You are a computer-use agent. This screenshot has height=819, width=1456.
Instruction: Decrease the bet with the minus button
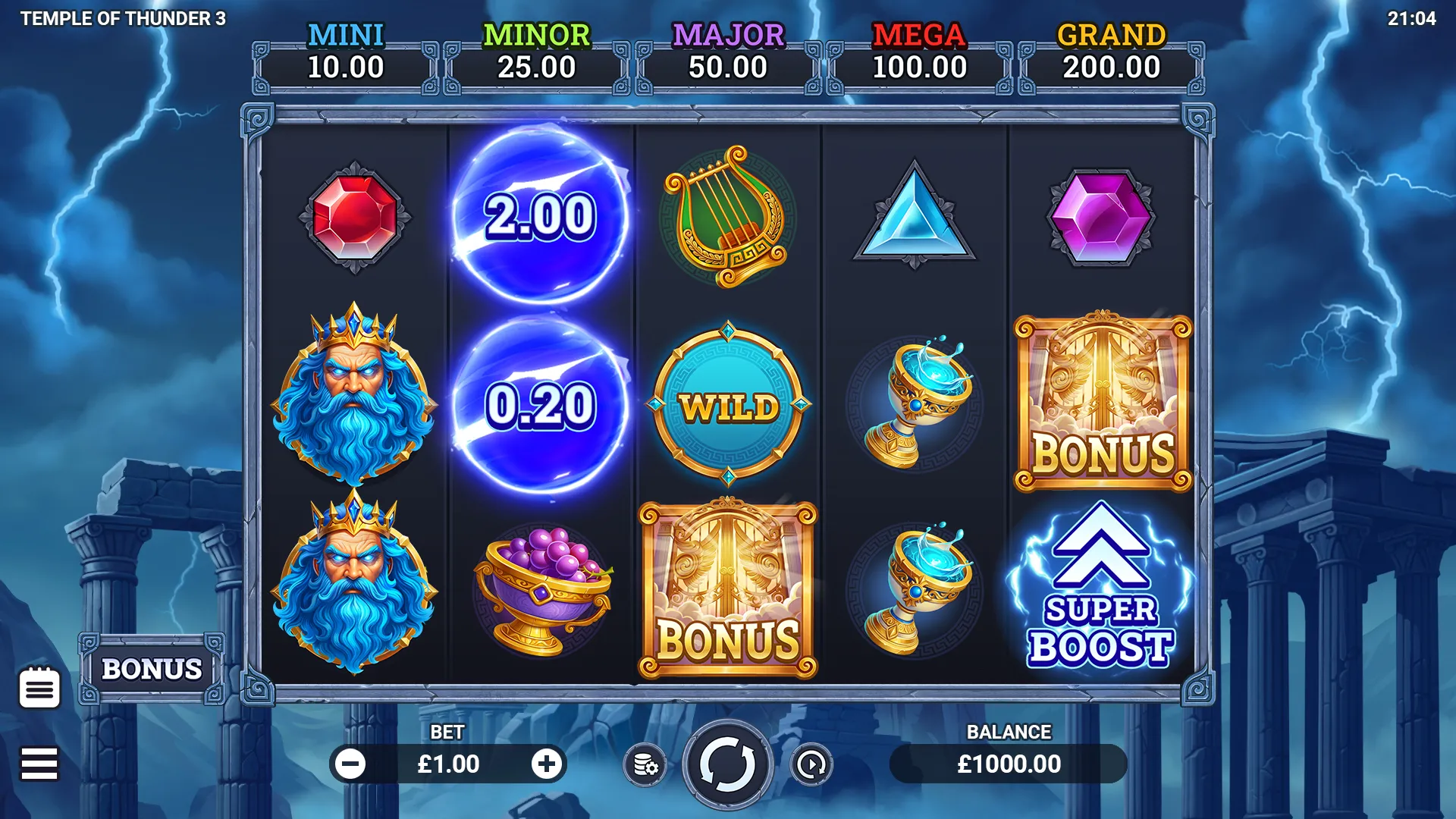(x=351, y=764)
